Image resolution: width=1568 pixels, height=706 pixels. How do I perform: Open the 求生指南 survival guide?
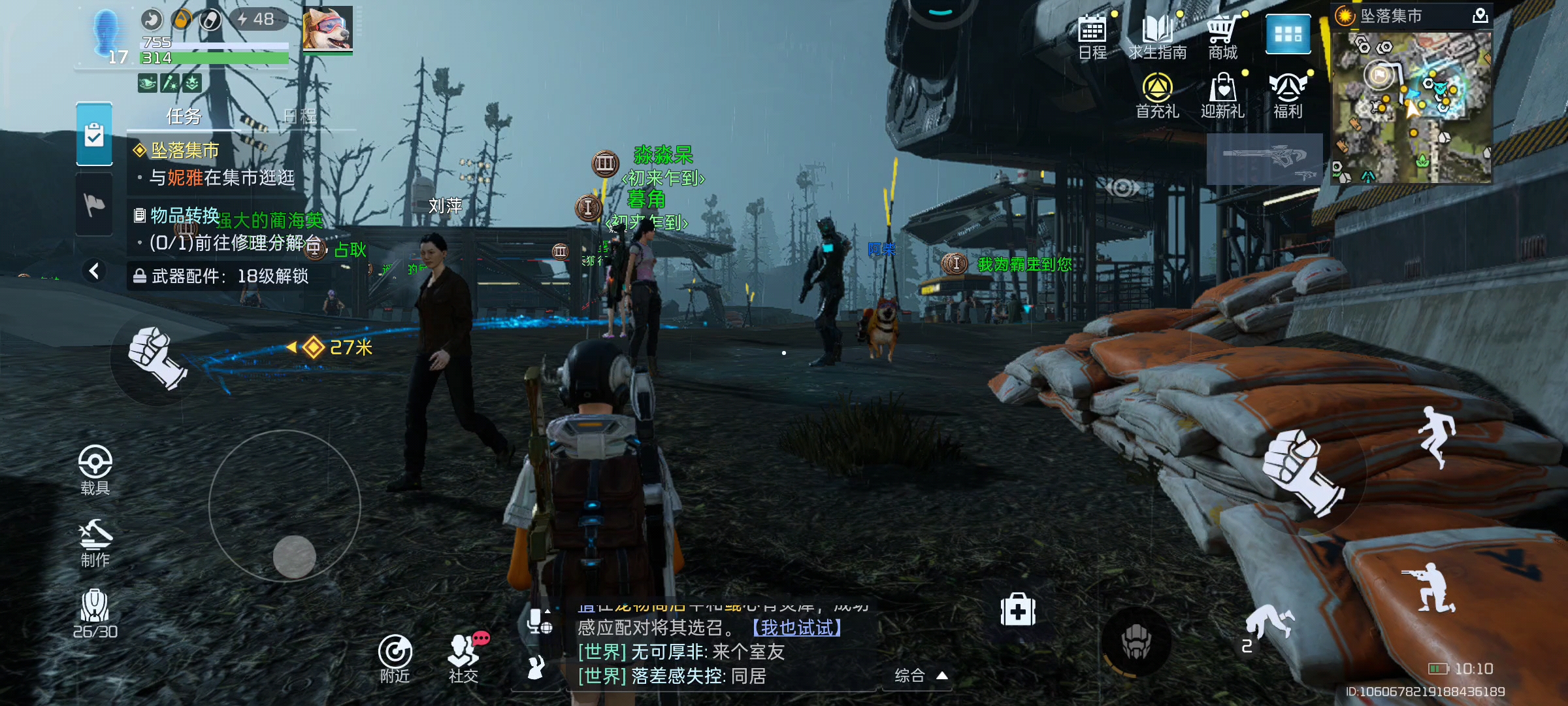pos(1157,36)
